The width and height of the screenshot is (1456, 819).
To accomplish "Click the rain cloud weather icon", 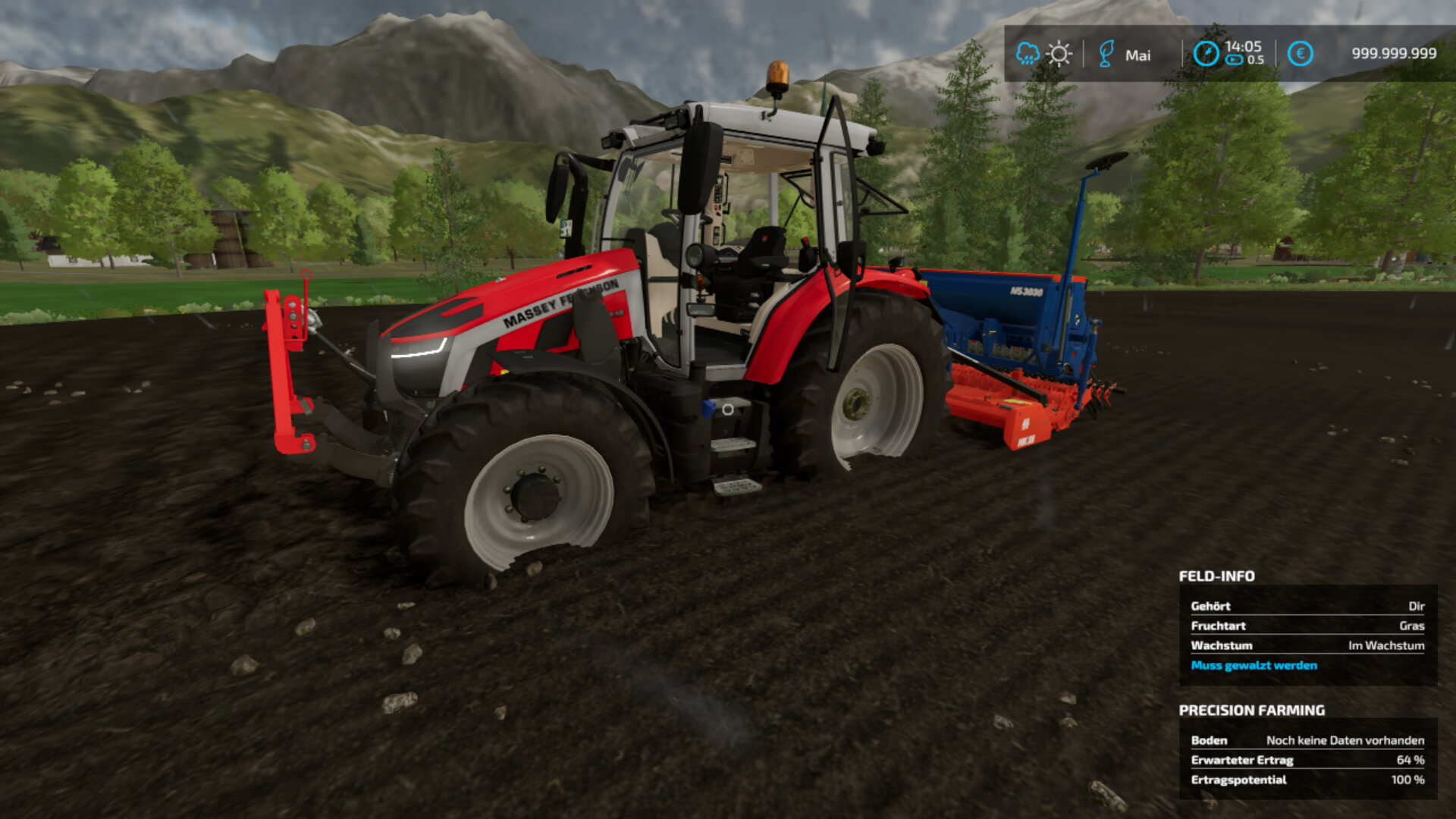I will click(x=1028, y=54).
